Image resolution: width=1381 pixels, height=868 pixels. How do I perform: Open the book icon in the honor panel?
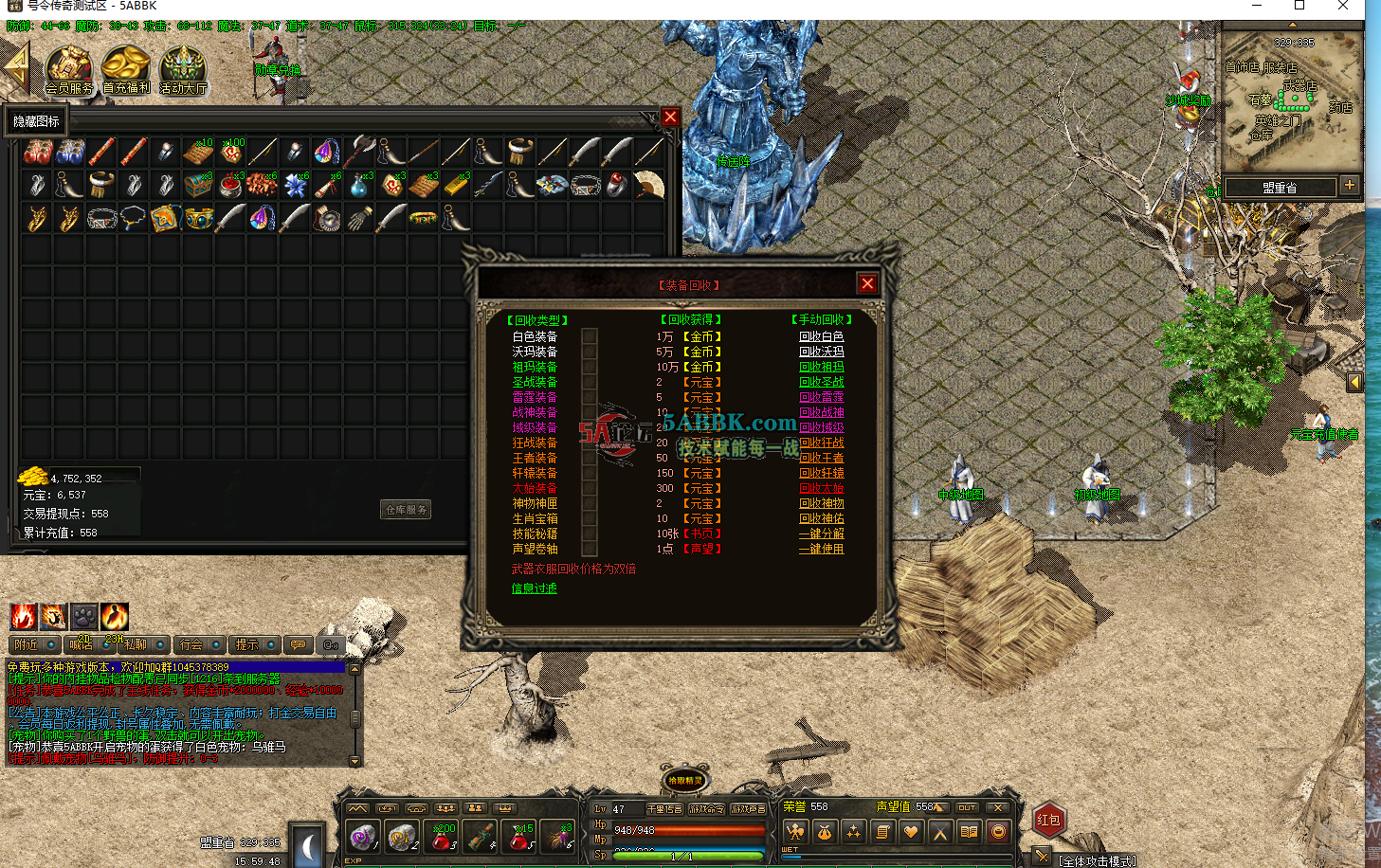969,830
